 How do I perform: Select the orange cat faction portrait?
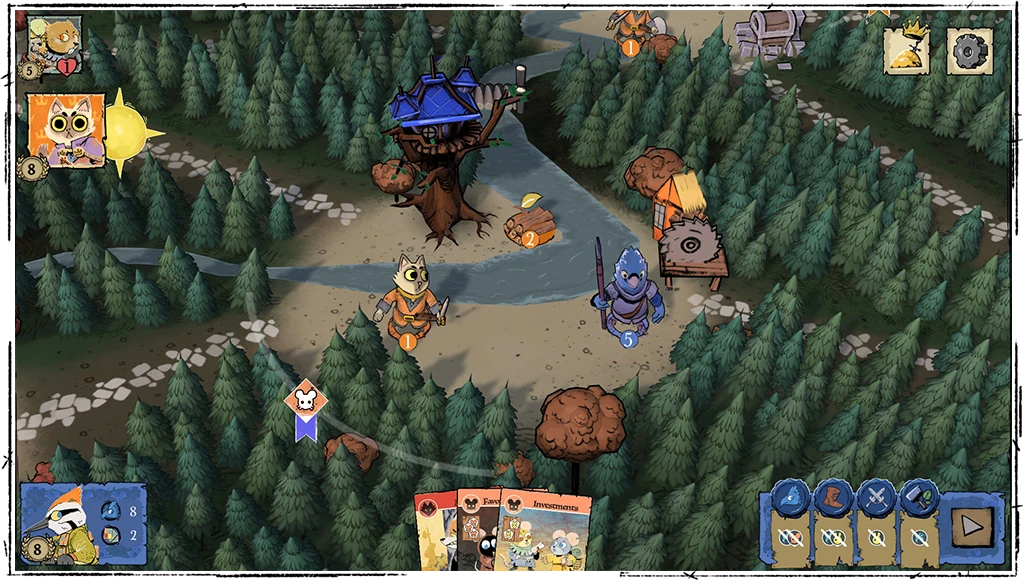65,130
